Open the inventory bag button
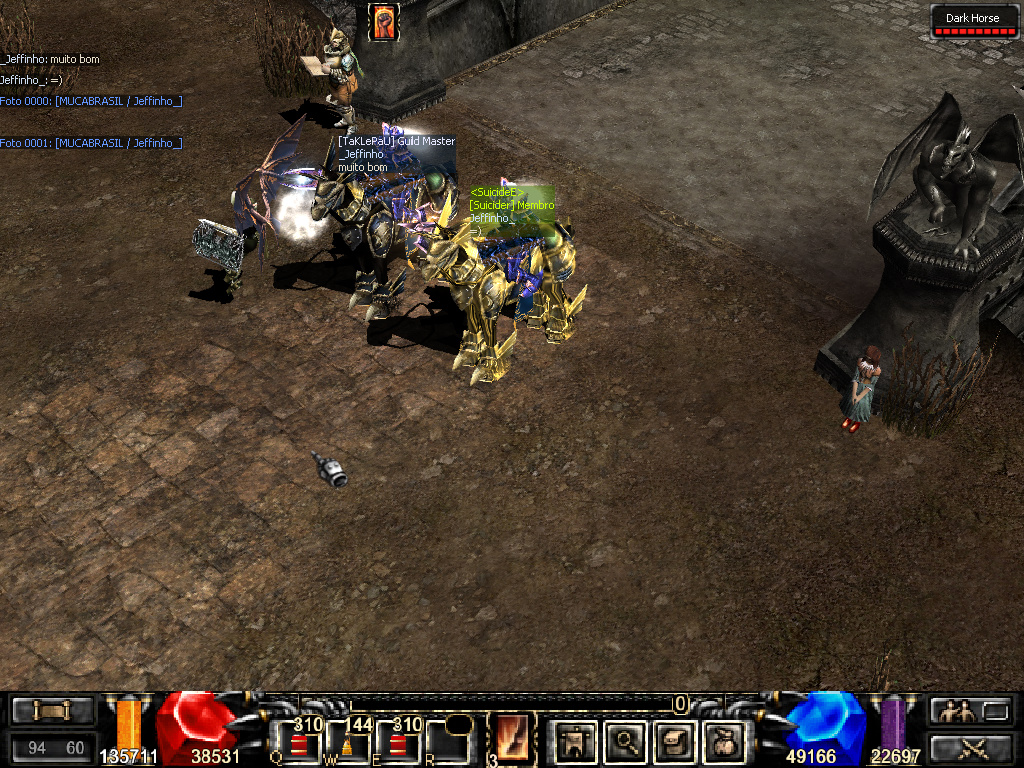The height and width of the screenshot is (768, 1024). point(722,742)
